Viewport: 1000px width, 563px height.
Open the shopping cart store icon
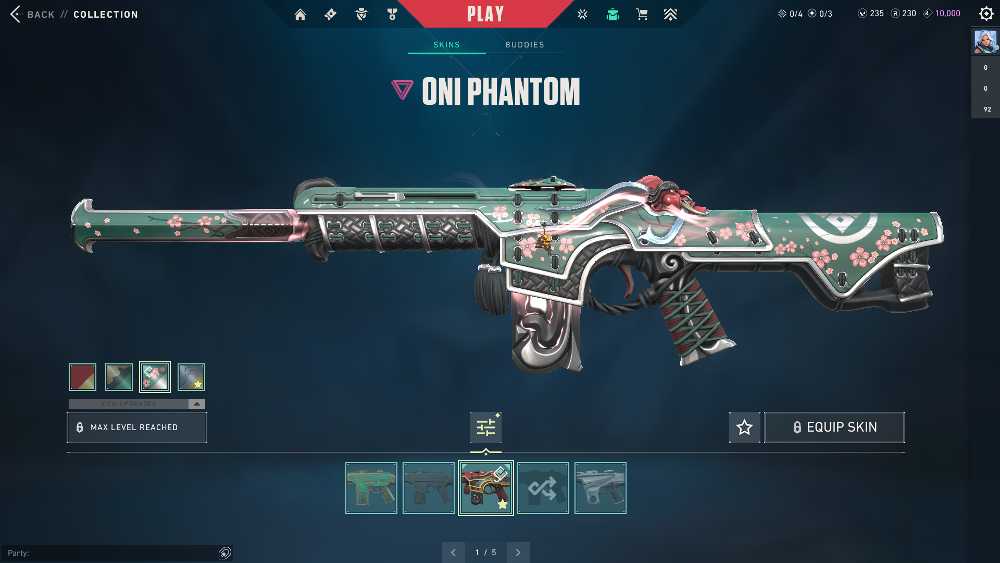point(642,15)
